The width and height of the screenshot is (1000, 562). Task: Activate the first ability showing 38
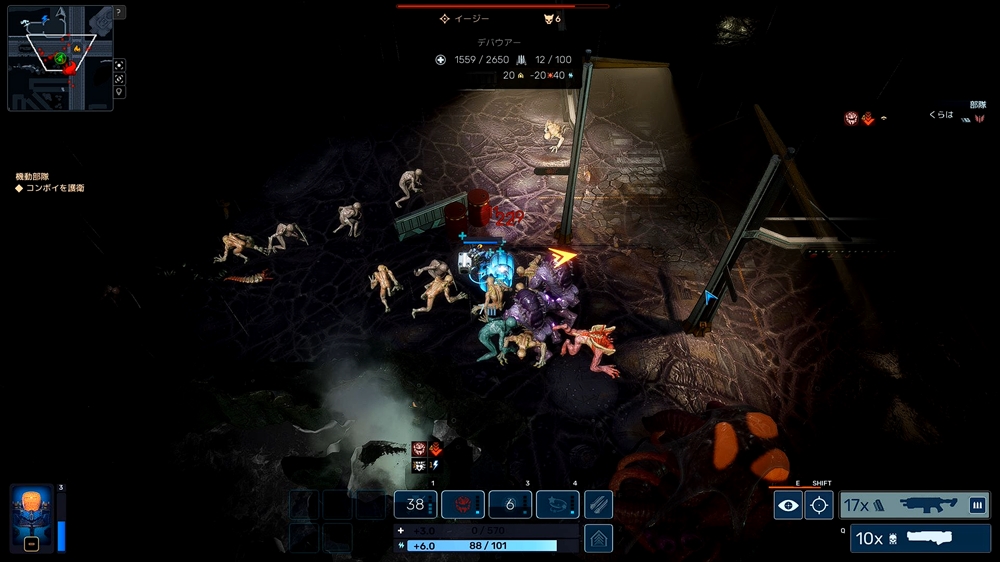pyautogui.click(x=416, y=505)
